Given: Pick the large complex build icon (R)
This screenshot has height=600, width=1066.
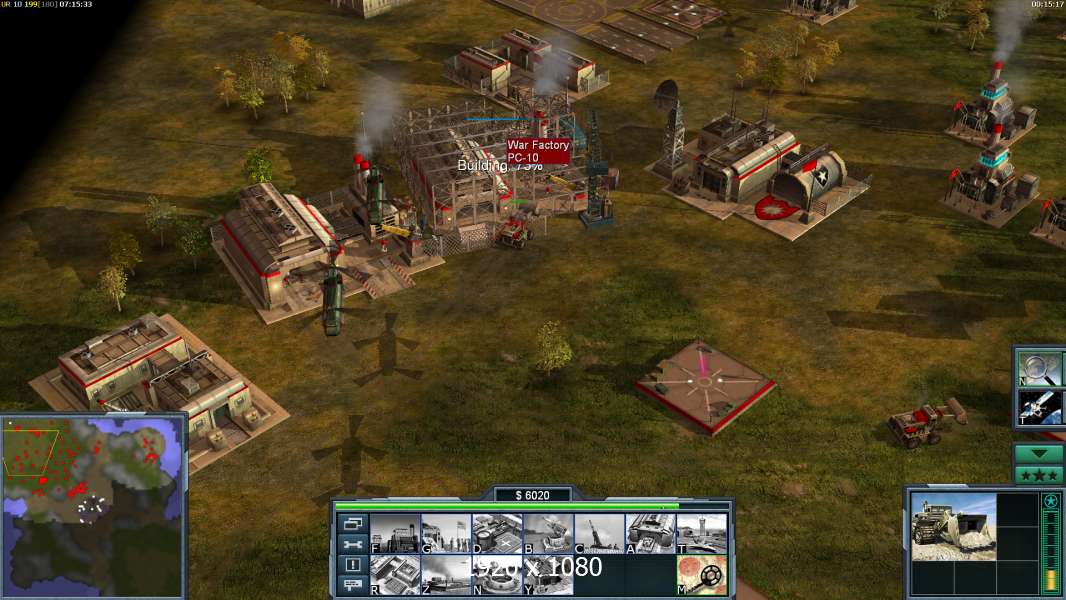Looking at the screenshot, I should click(395, 575).
